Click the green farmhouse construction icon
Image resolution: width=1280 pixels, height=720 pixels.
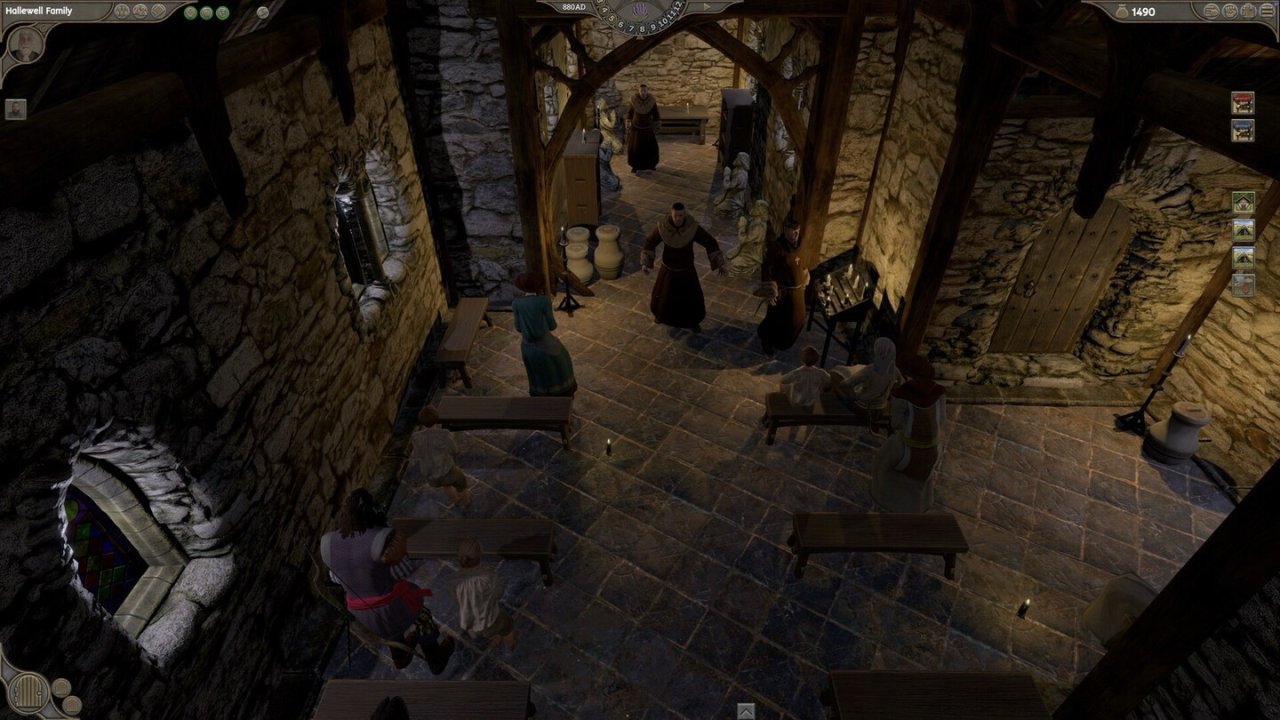click(1242, 201)
